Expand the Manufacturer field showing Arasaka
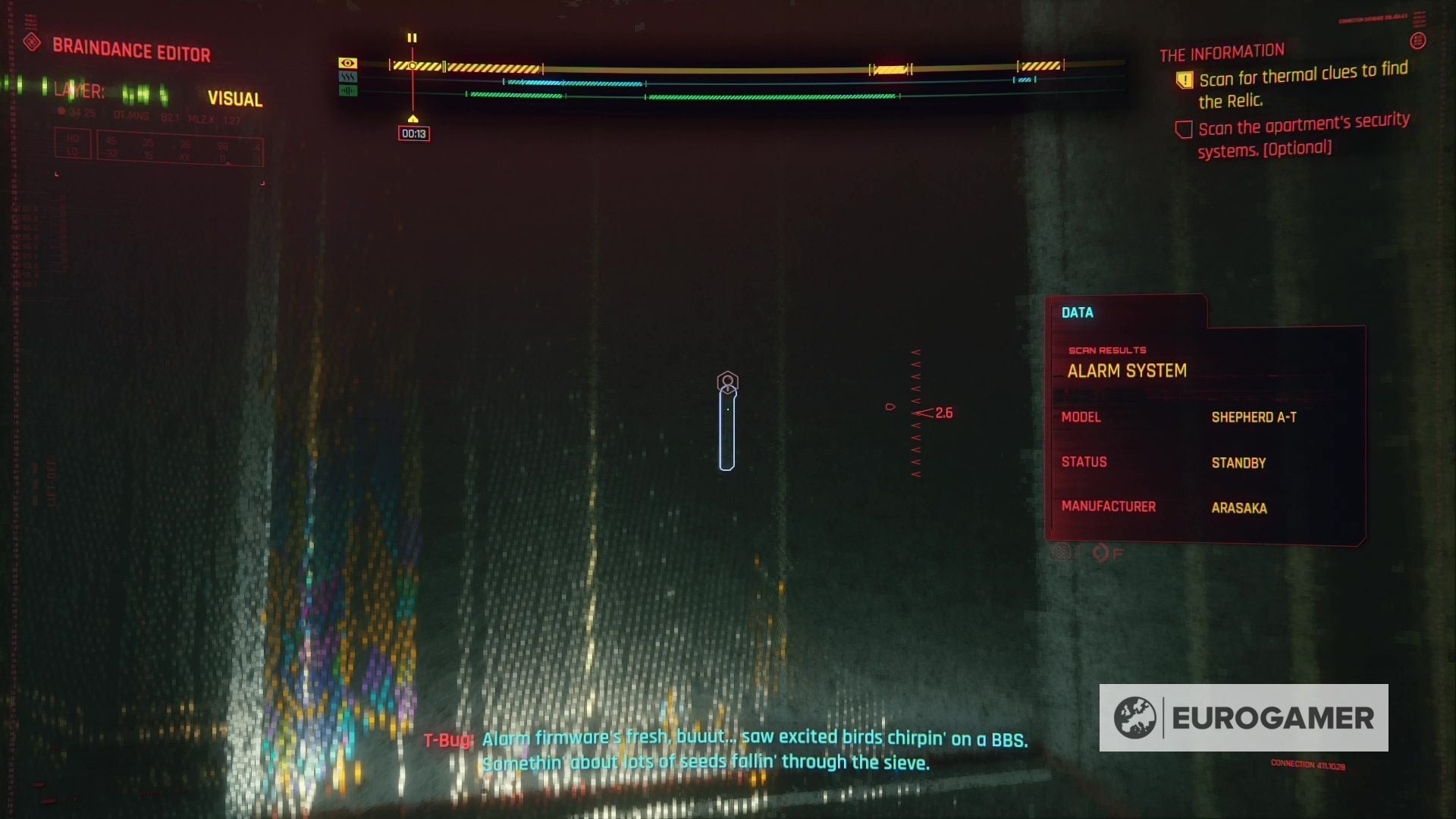The image size is (1456, 819). point(1110,507)
